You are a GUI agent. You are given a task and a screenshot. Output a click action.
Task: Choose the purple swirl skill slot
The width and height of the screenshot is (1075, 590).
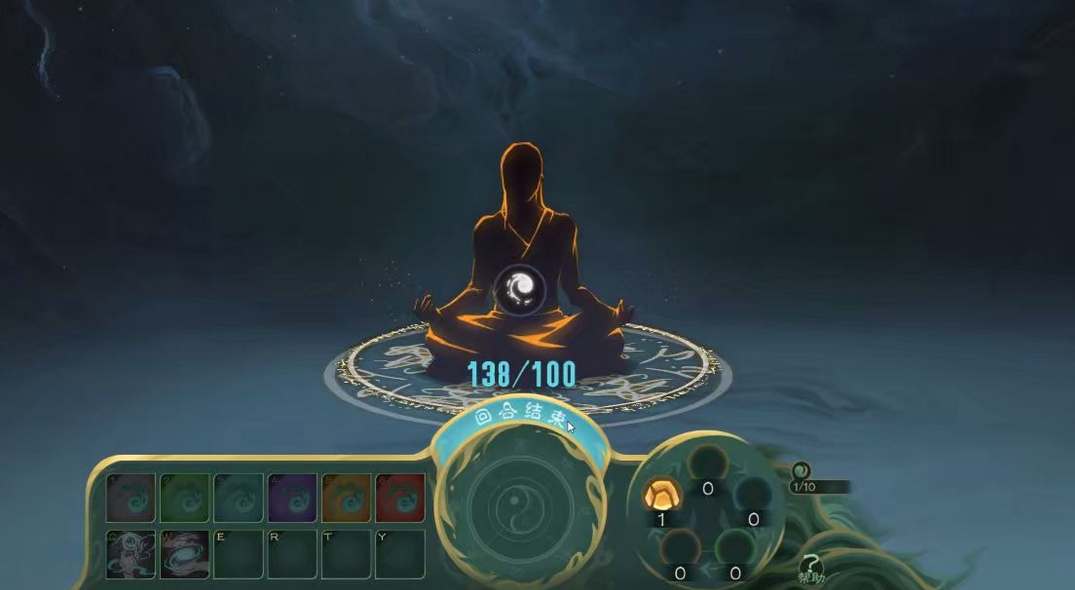pyautogui.click(x=292, y=497)
